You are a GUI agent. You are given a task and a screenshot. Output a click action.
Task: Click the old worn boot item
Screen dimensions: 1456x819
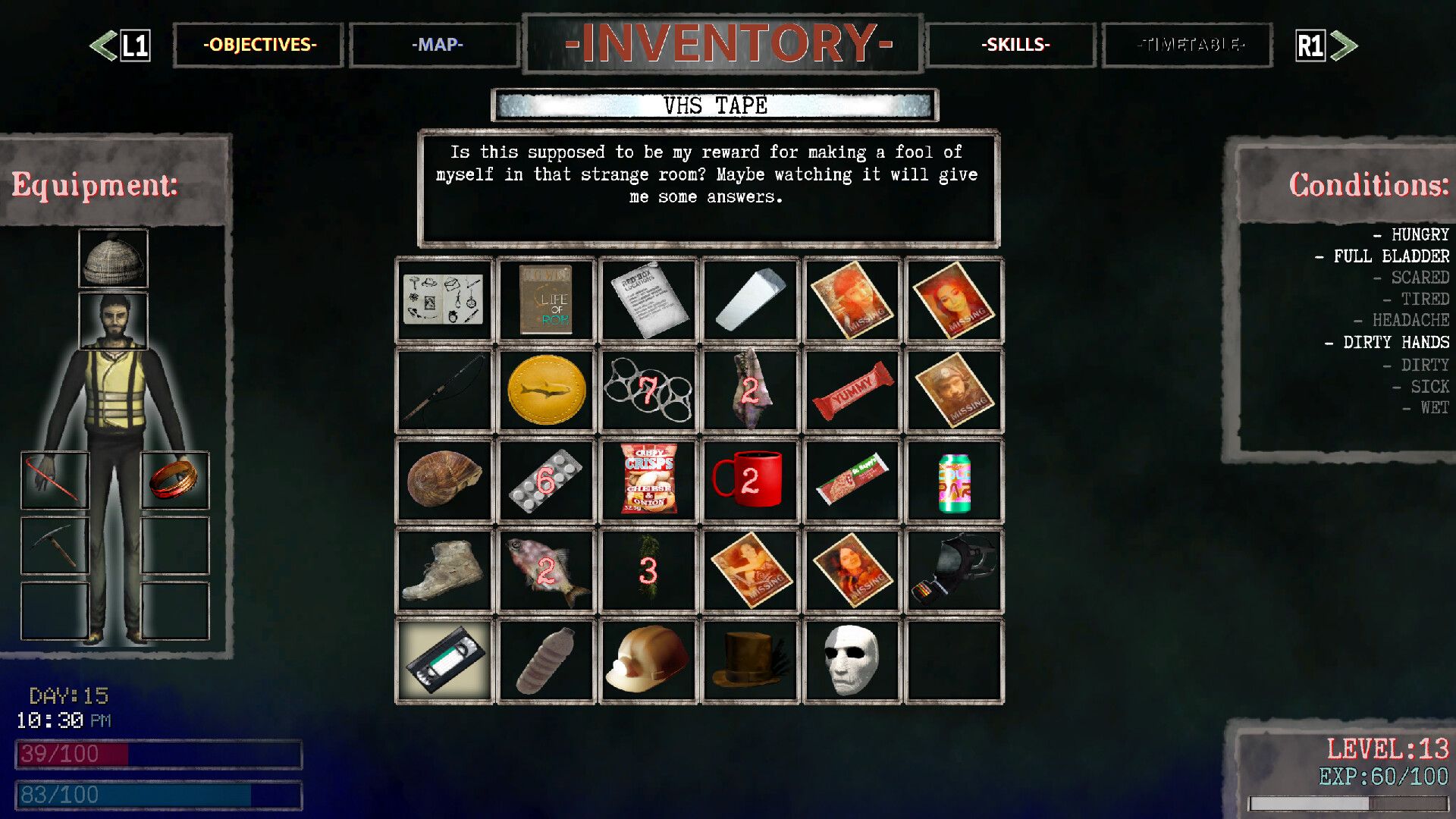(445, 571)
